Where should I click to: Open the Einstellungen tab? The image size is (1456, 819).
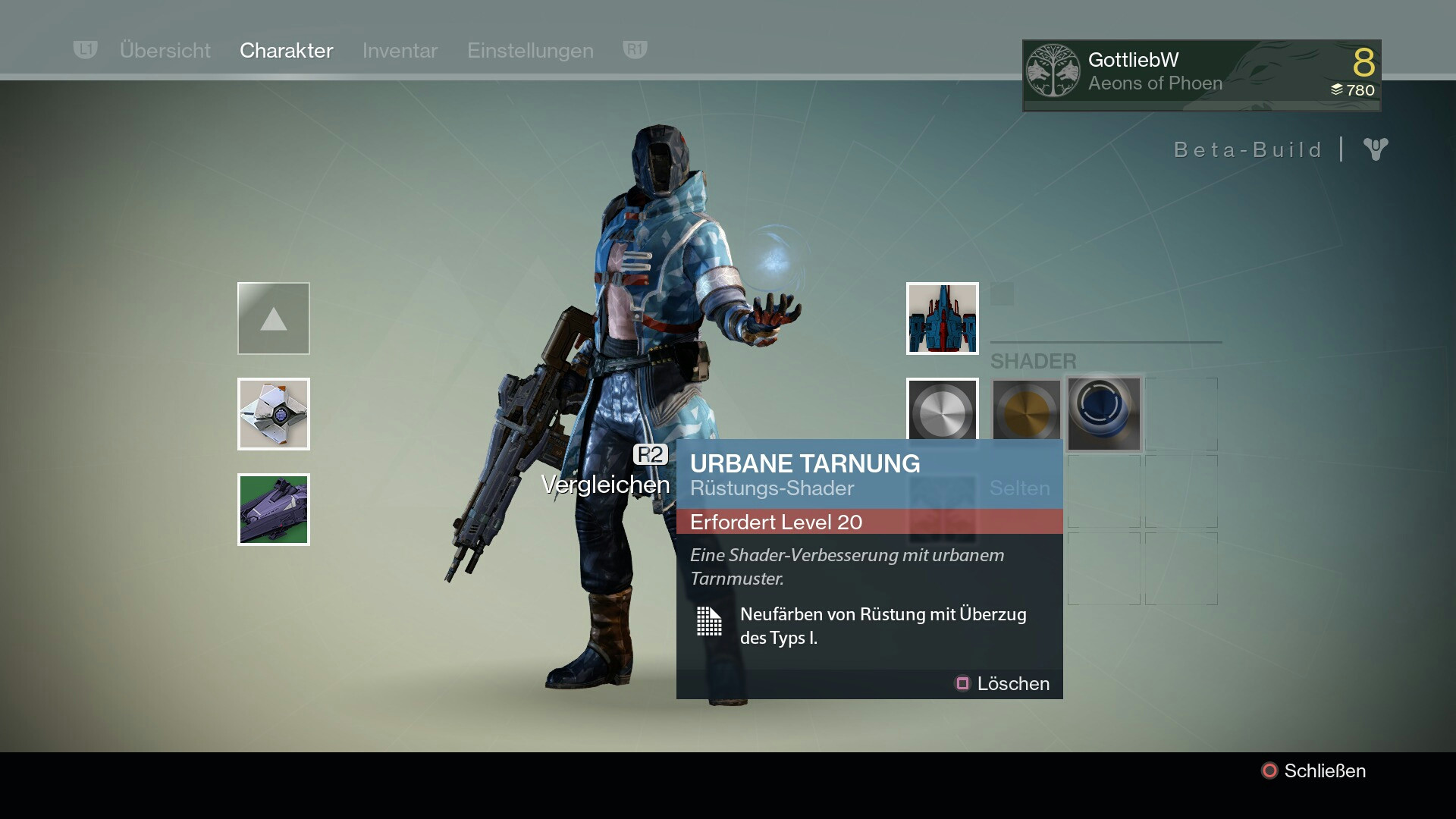coord(530,50)
